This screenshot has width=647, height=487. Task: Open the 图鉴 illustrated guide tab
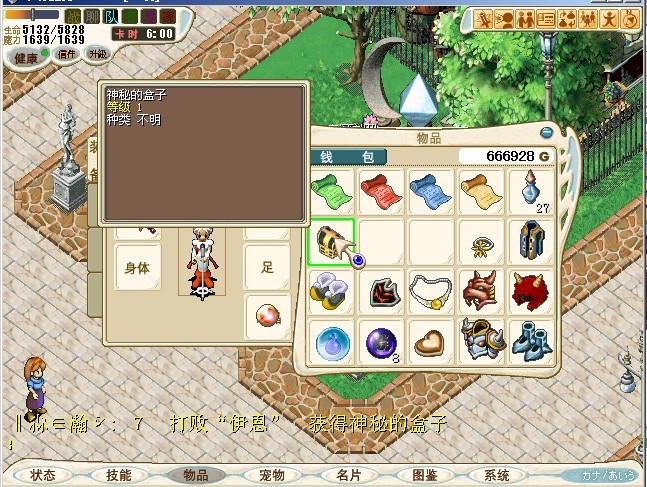[425, 475]
